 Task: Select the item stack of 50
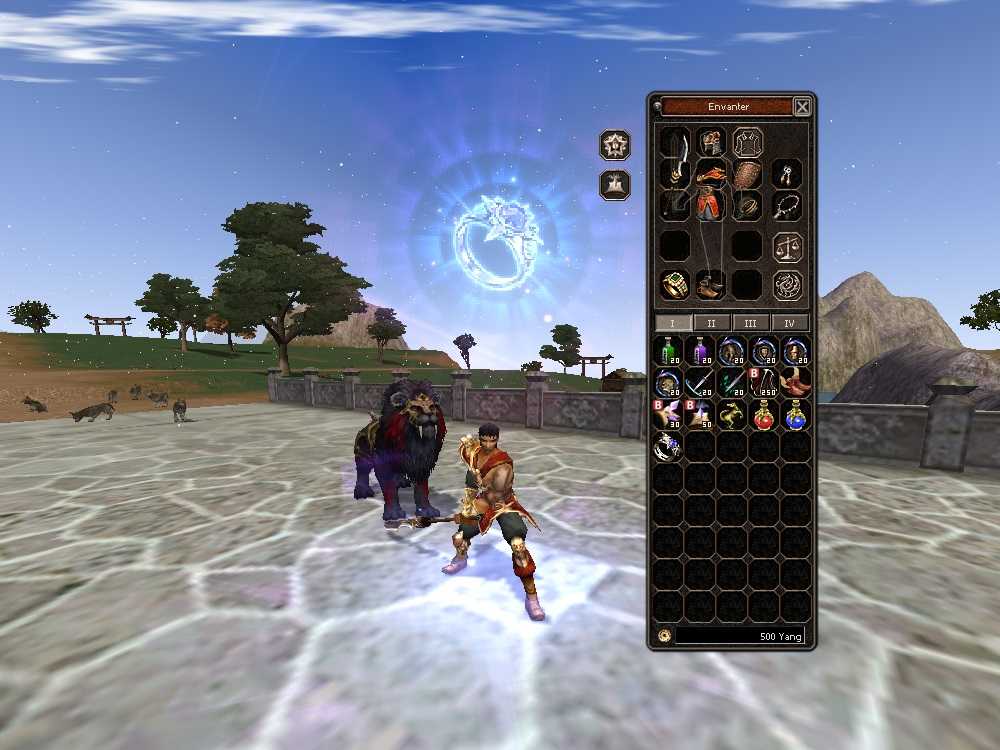(x=700, y=415)
